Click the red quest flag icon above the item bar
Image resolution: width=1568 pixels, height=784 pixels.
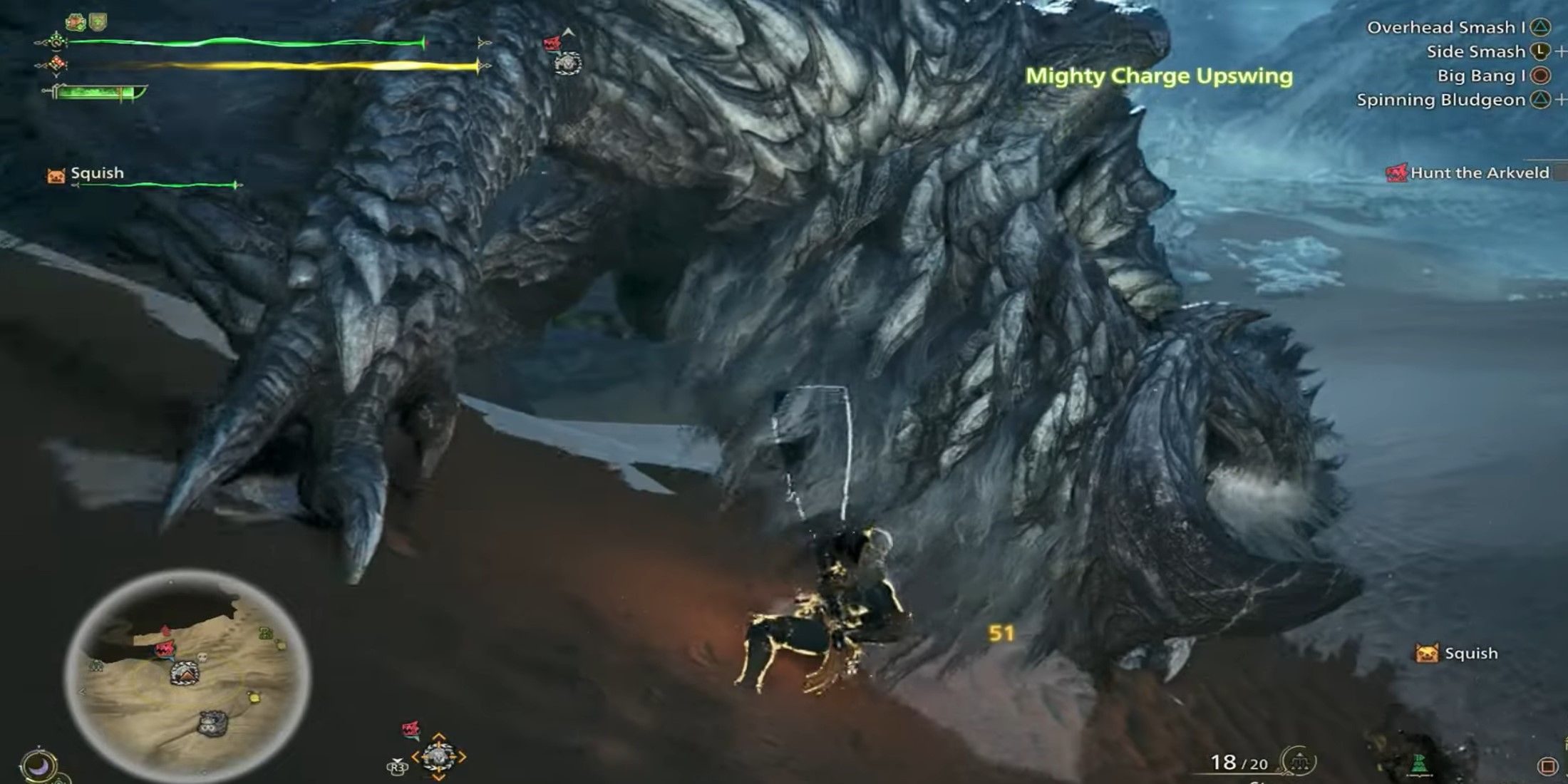(x=410, y=728)
